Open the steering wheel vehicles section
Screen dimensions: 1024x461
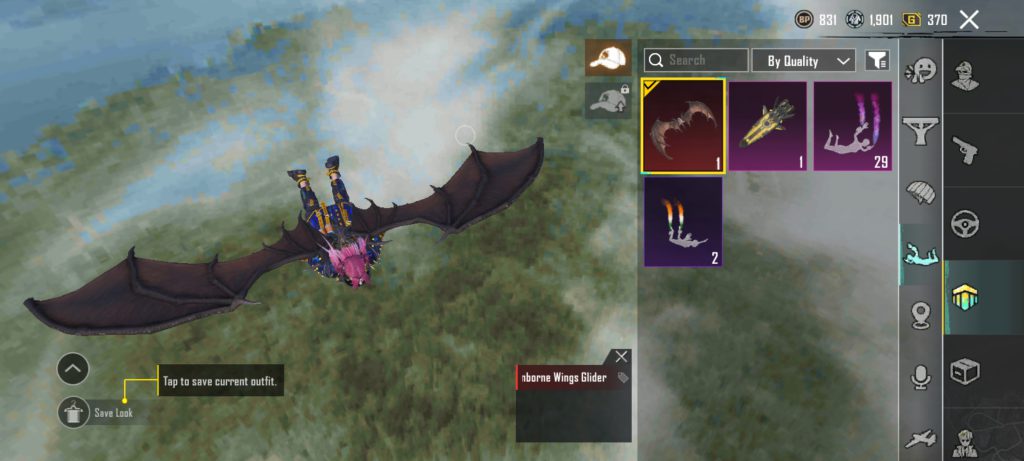coord(965,222)
